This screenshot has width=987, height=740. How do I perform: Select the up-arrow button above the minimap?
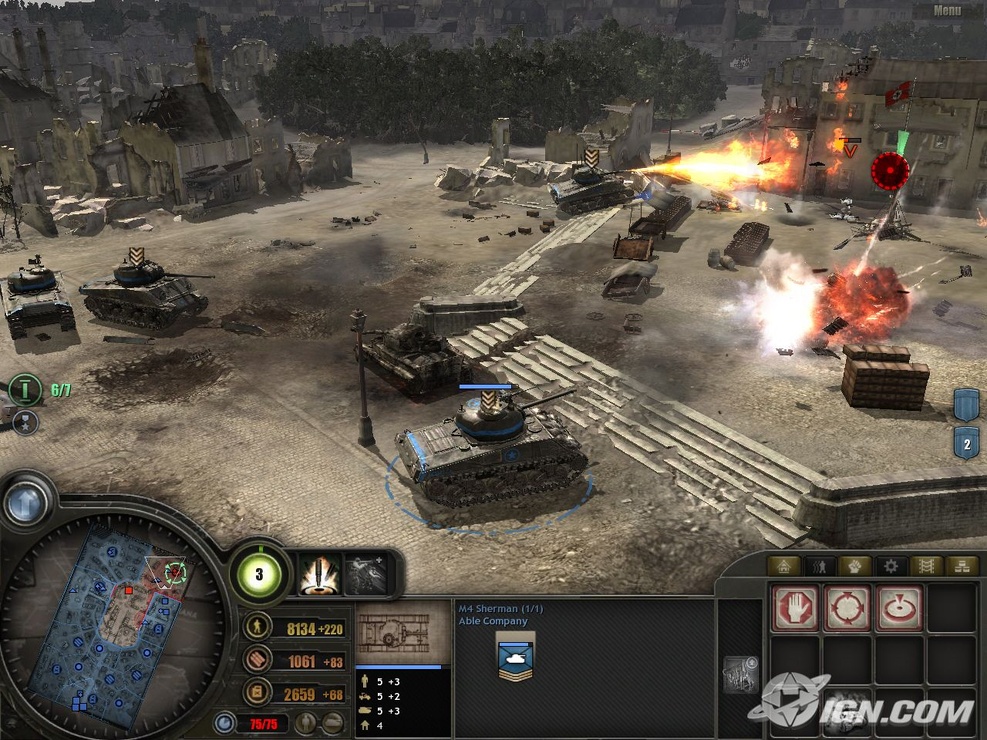(27, 502)
